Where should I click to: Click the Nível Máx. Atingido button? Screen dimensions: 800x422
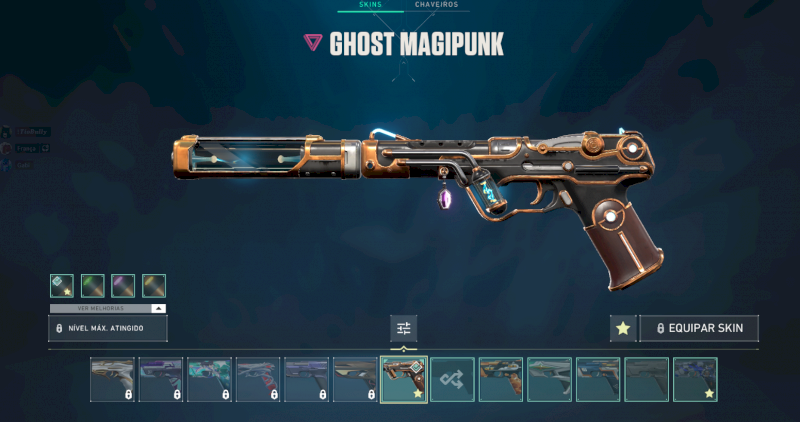pos(108,328)
